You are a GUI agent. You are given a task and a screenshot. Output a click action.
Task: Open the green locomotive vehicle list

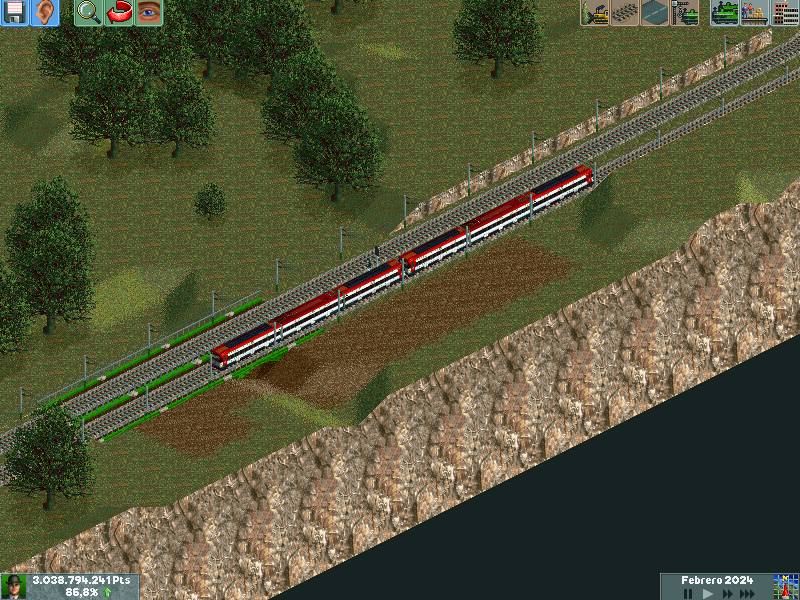724,13
